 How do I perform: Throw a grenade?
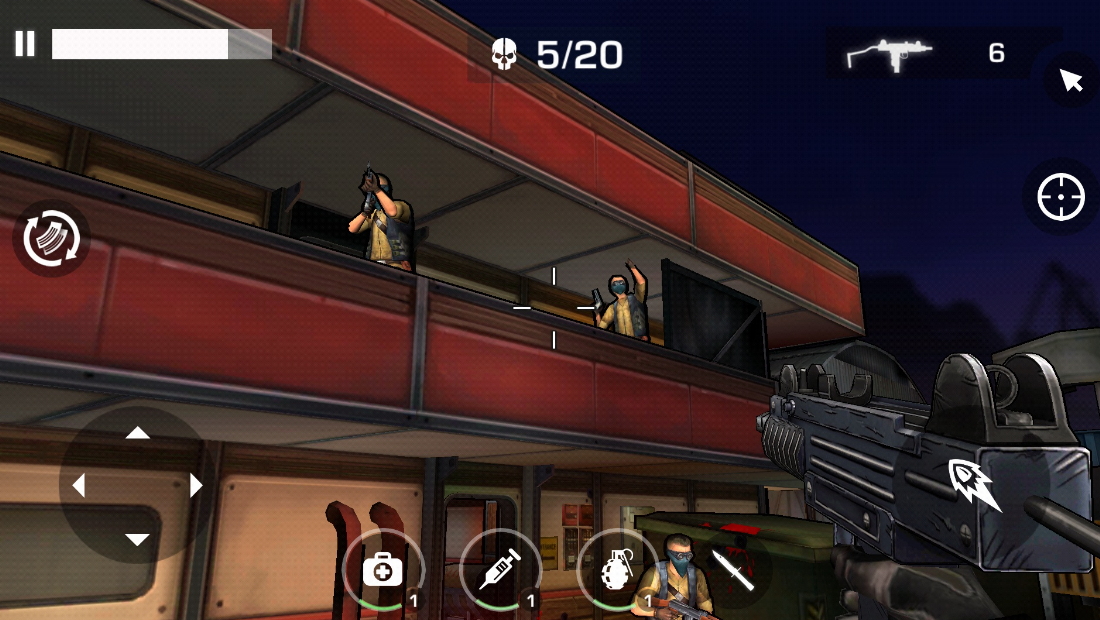click(x=616, y=570)
